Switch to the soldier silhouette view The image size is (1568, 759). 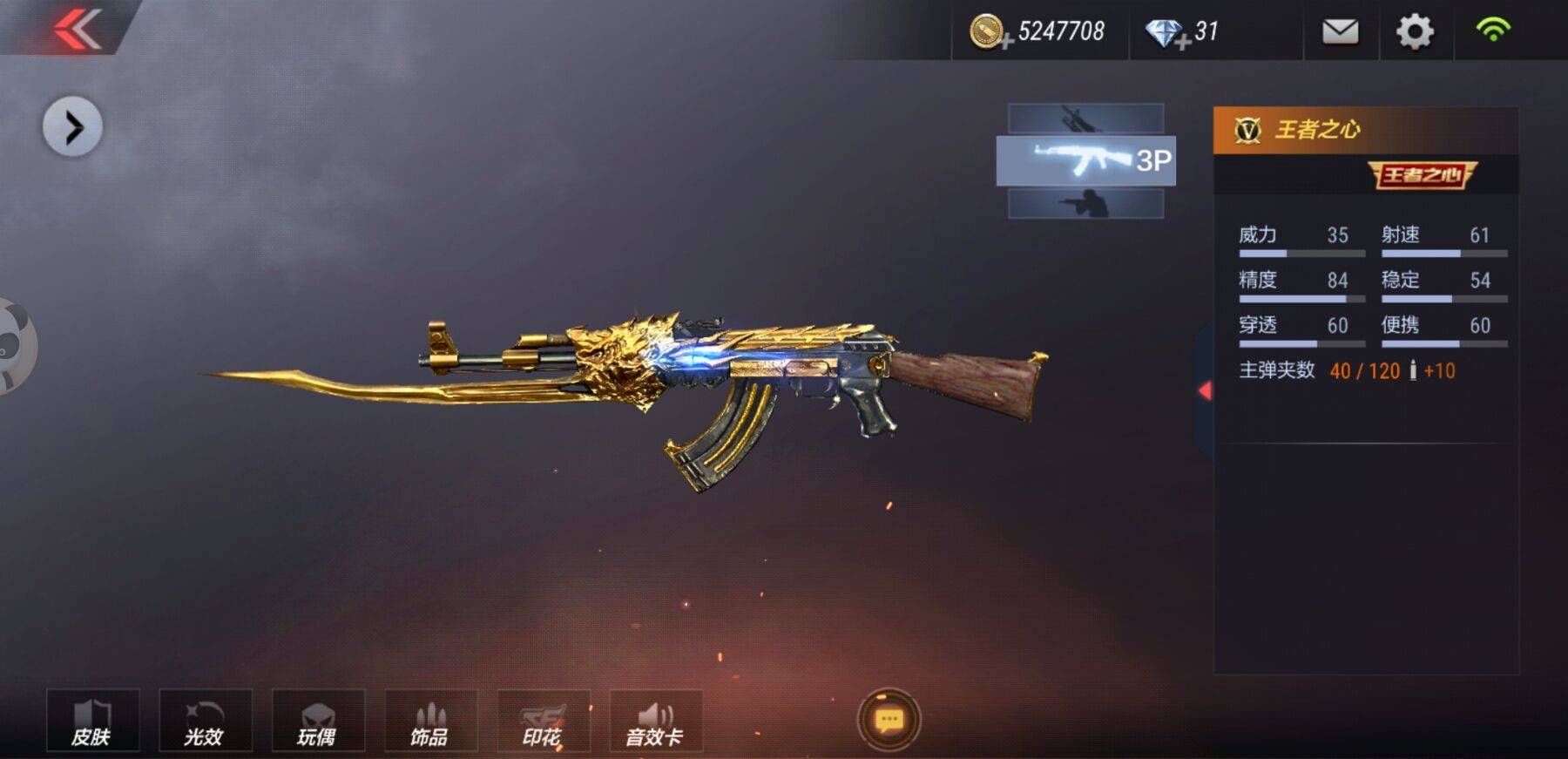[1085, 204]
